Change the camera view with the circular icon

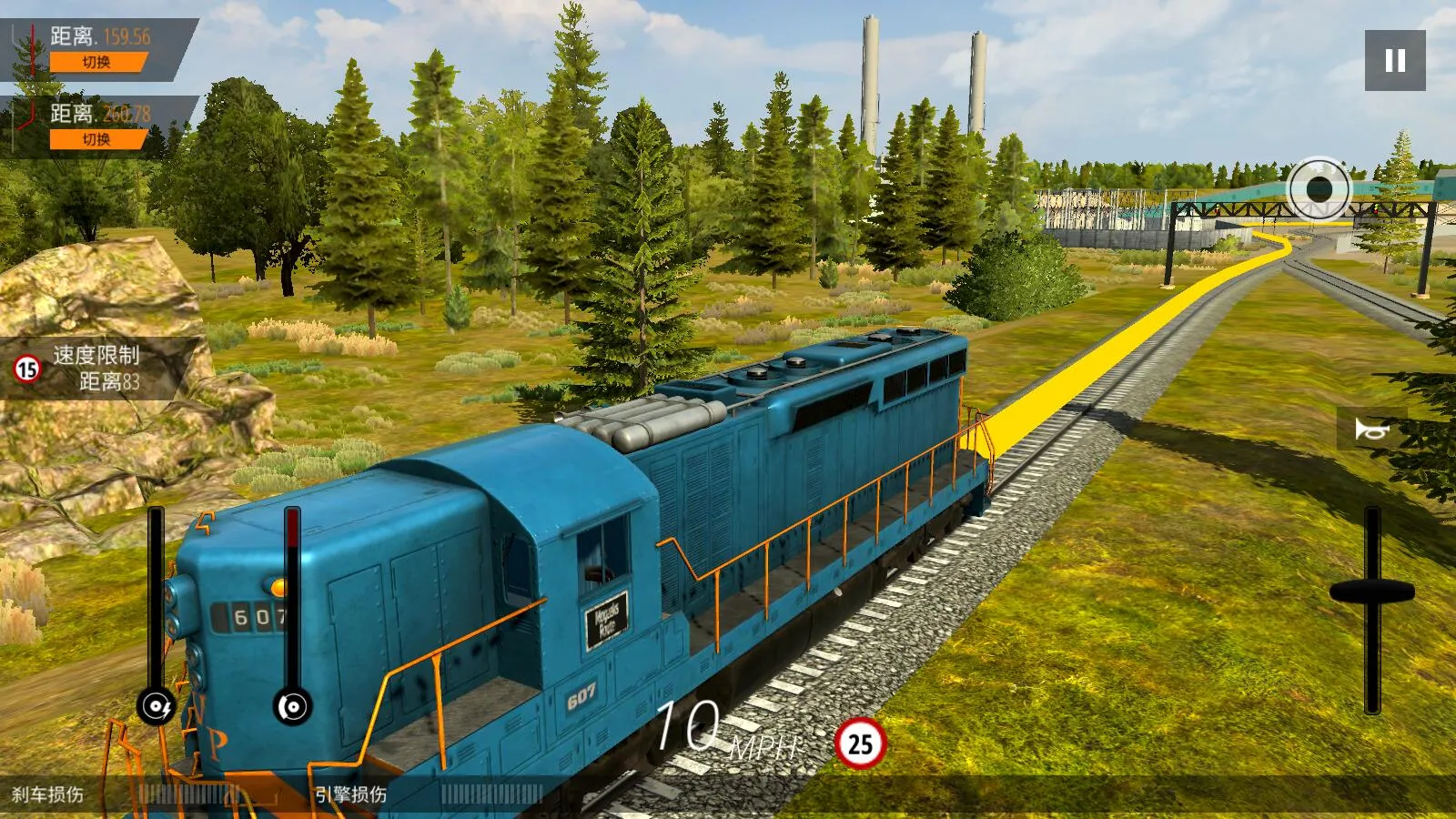tap(1319, 189)
